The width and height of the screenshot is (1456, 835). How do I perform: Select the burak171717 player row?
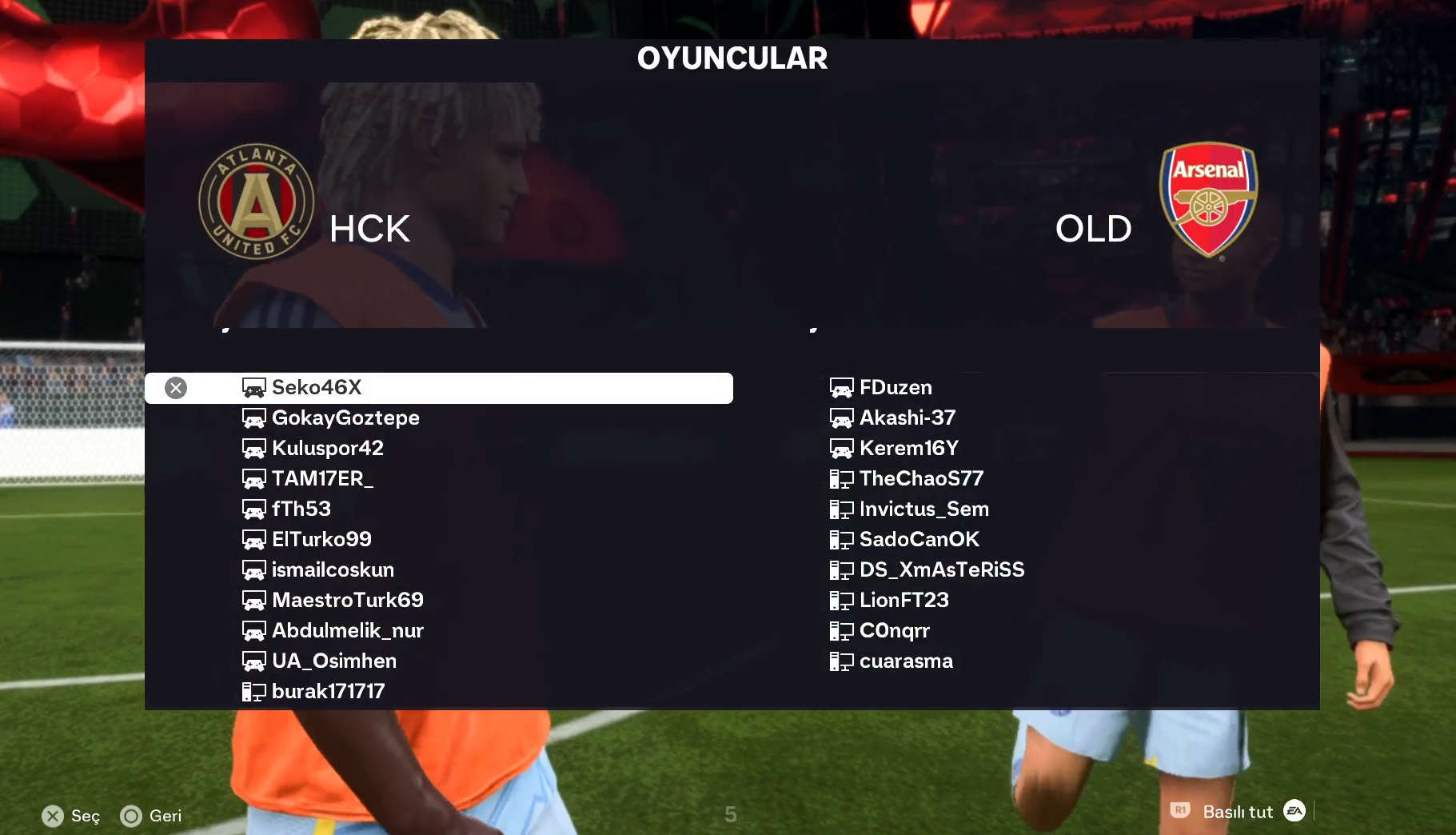[x=328, y=692]
